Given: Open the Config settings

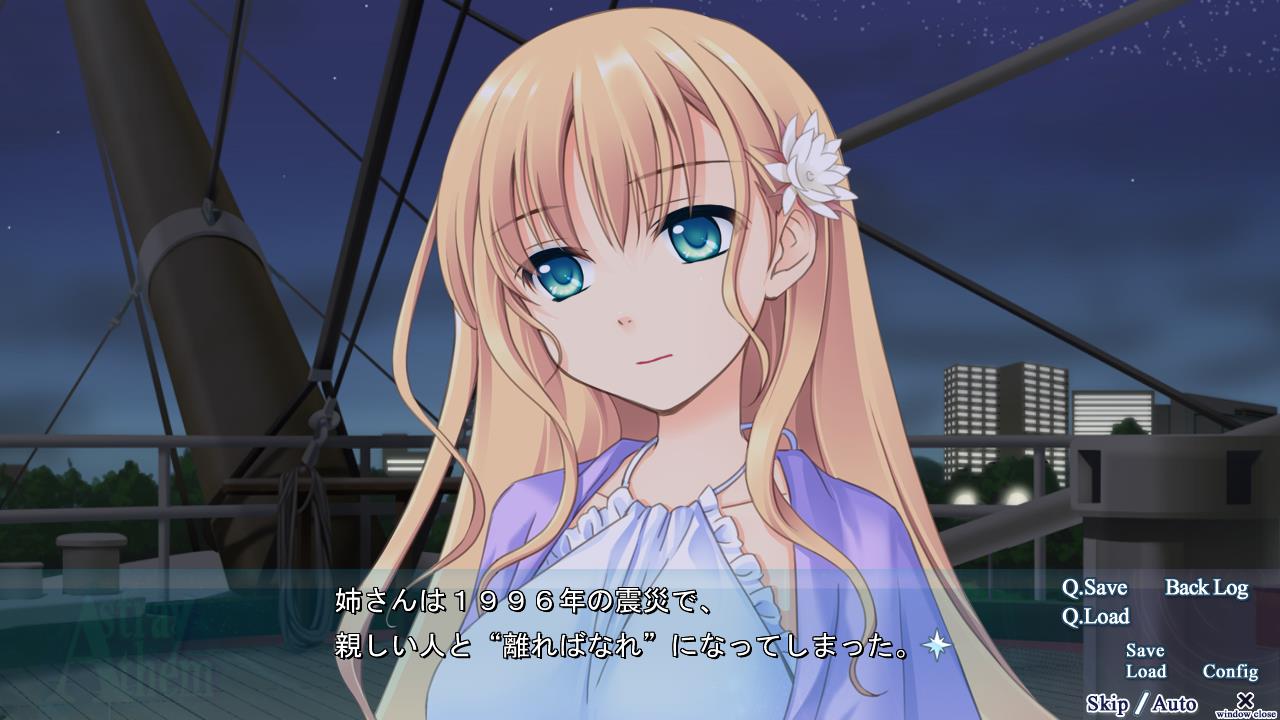Looking at the screenshot, I should pyautogui.click(x=1230, y=671).
